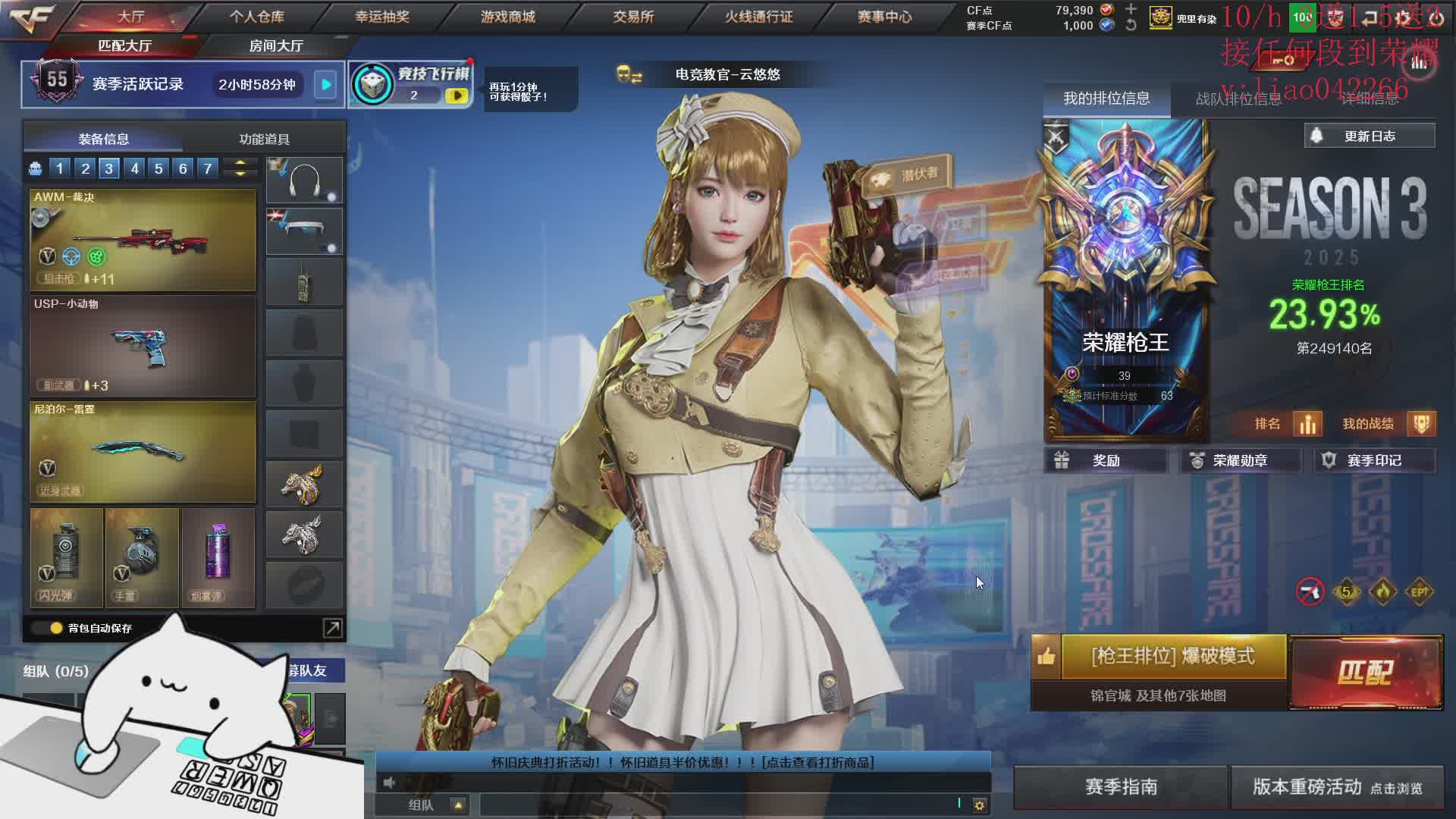Open the 个人仓库 menu

pyautogui.click(x=257, y=17)
